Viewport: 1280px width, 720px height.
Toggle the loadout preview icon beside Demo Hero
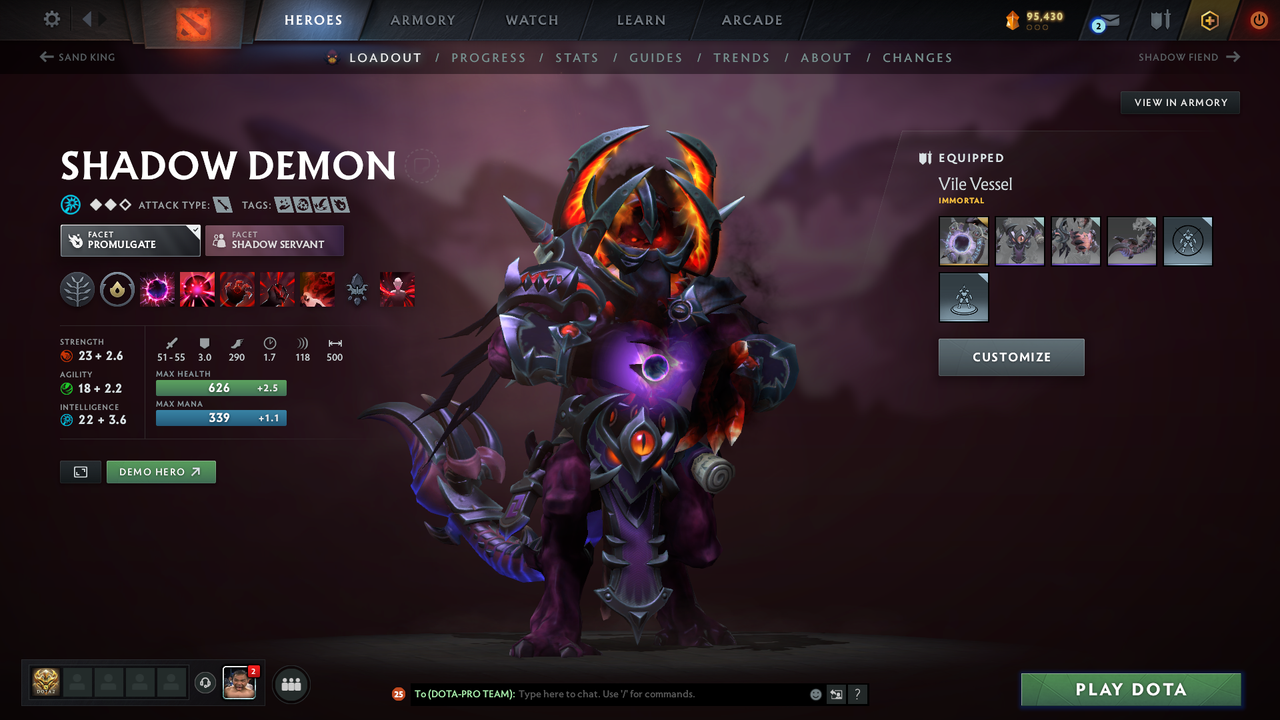80,471
